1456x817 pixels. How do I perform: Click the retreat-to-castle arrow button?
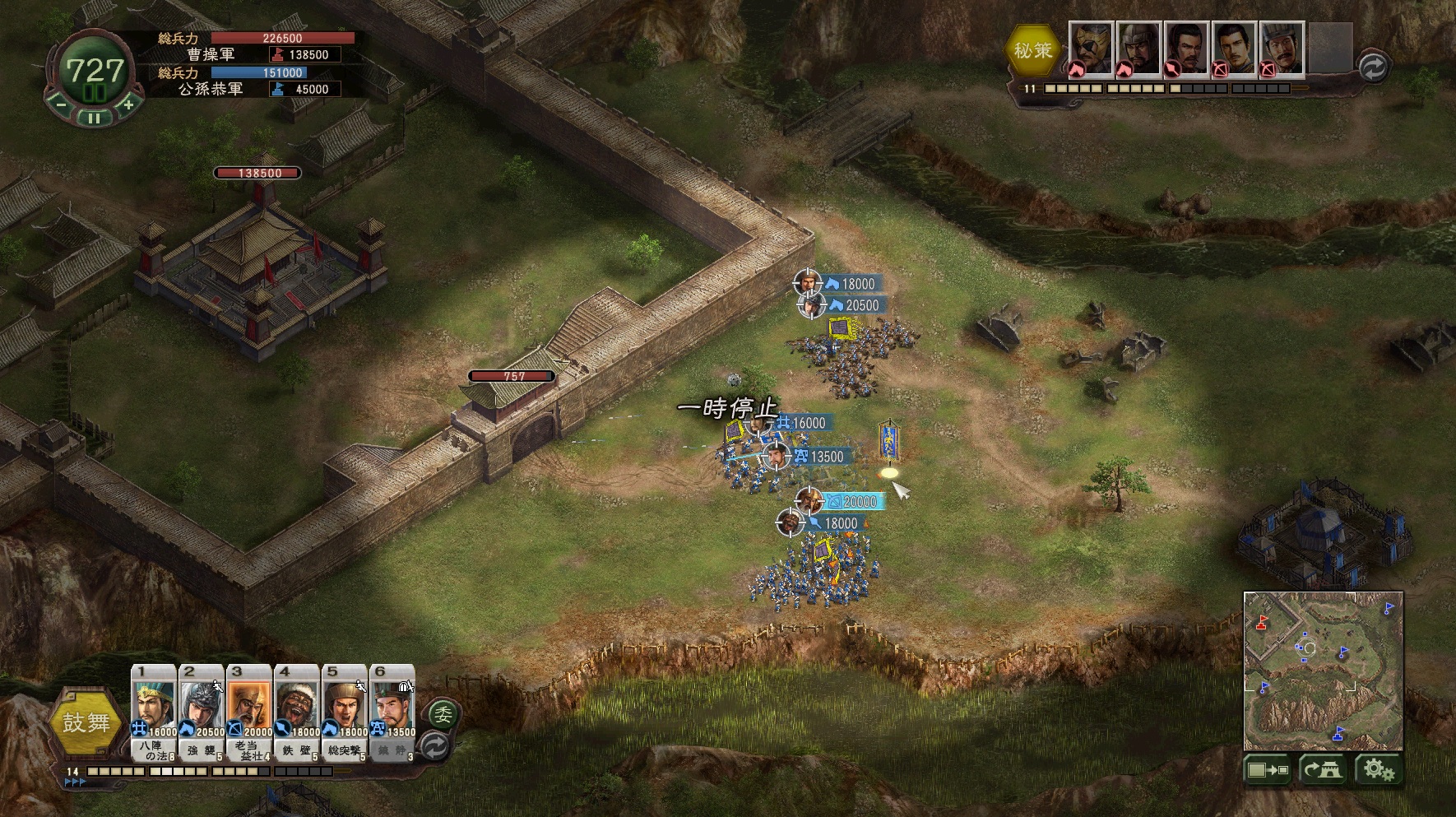point(1321,770)
